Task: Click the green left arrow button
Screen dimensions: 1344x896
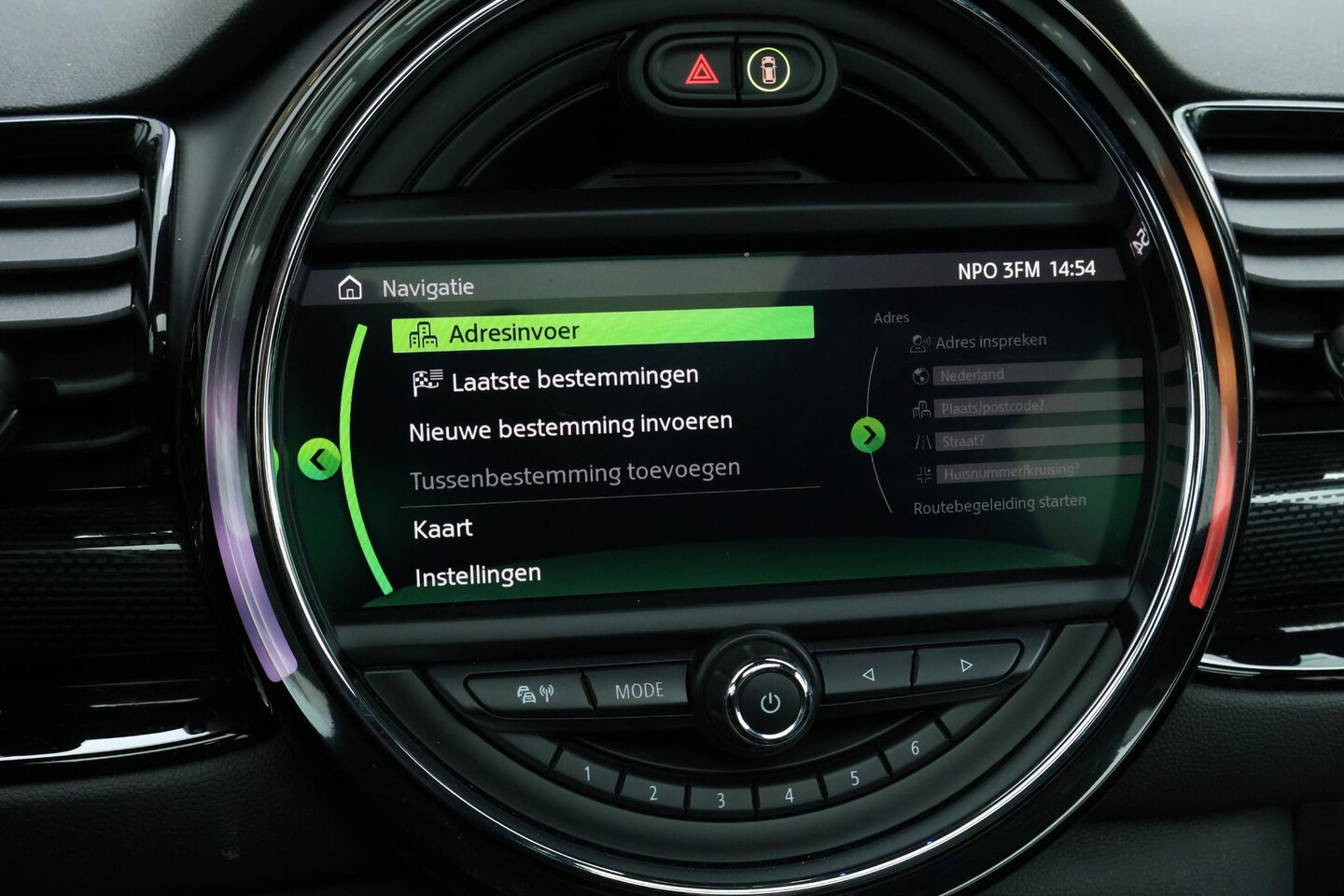Action: pos(318,459)
